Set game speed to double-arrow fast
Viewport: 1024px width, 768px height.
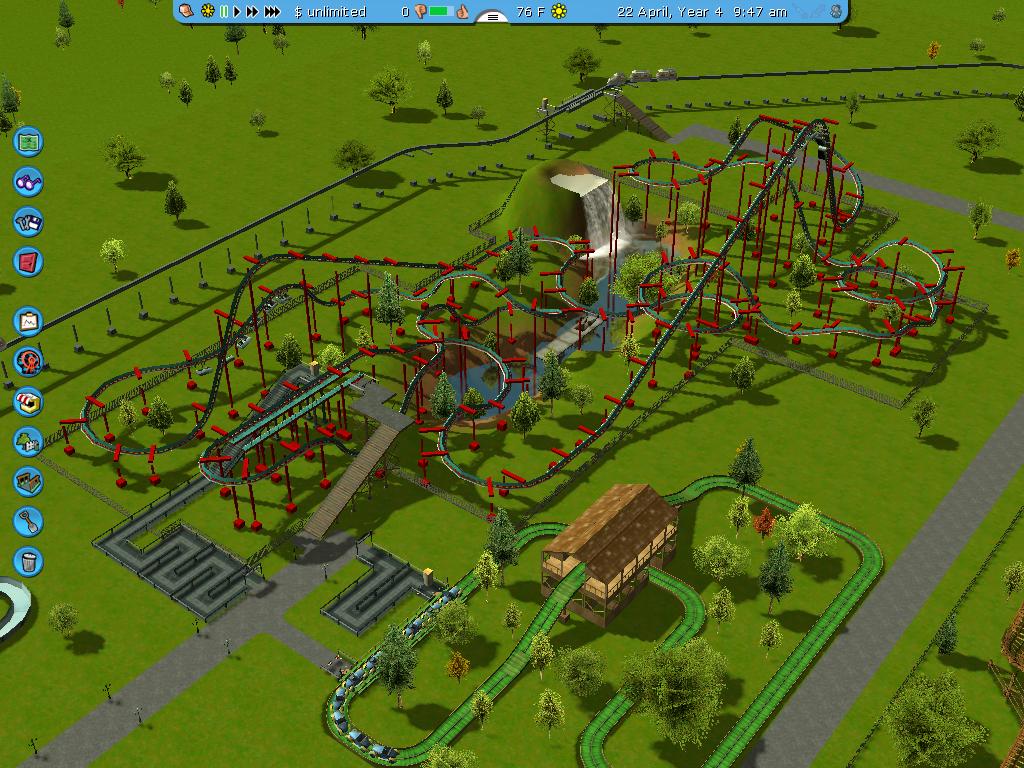[252, 12]
